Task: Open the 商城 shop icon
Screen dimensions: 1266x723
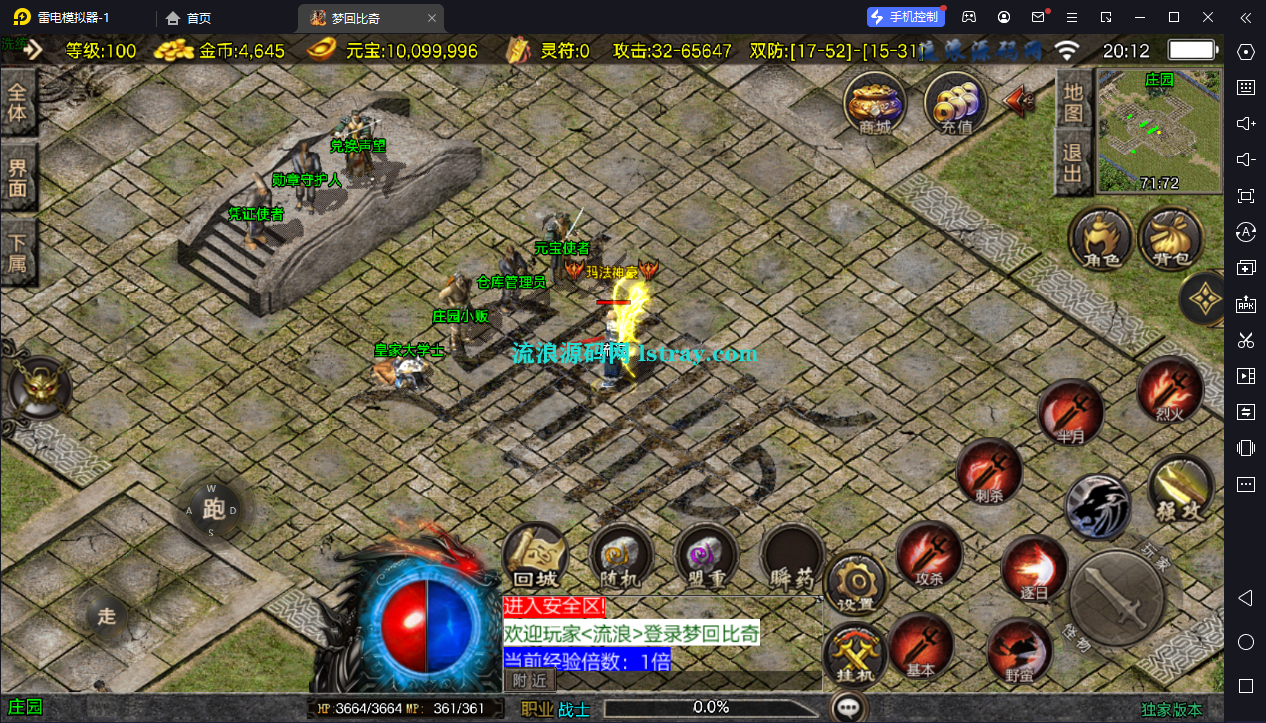Action: tap(874, 103)
